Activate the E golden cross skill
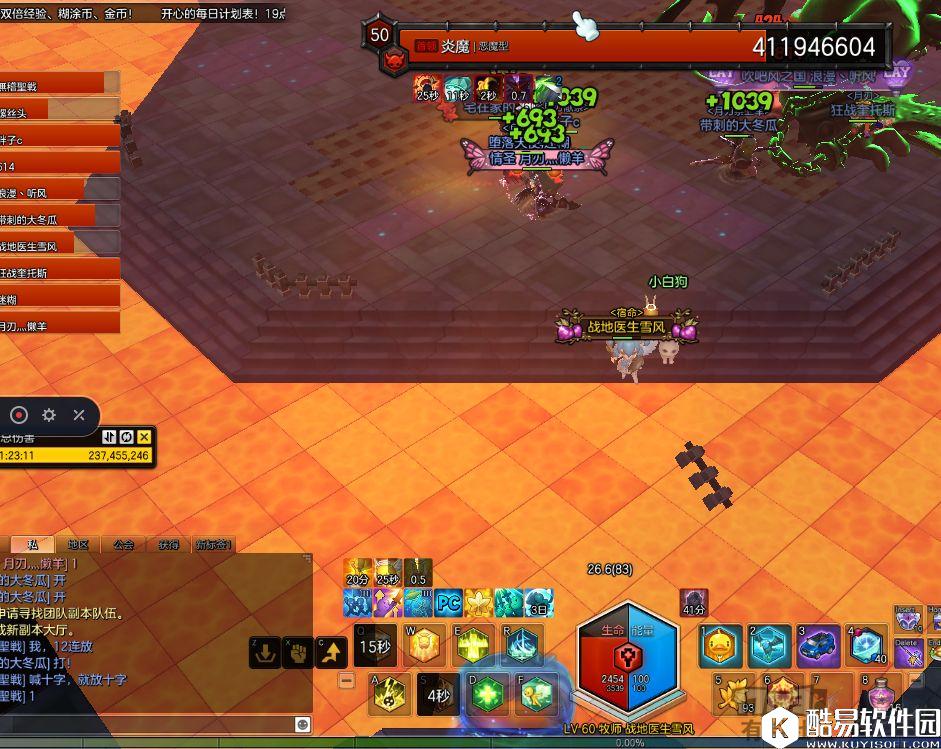This screenshot has height=749, width=941. point(474,645)
